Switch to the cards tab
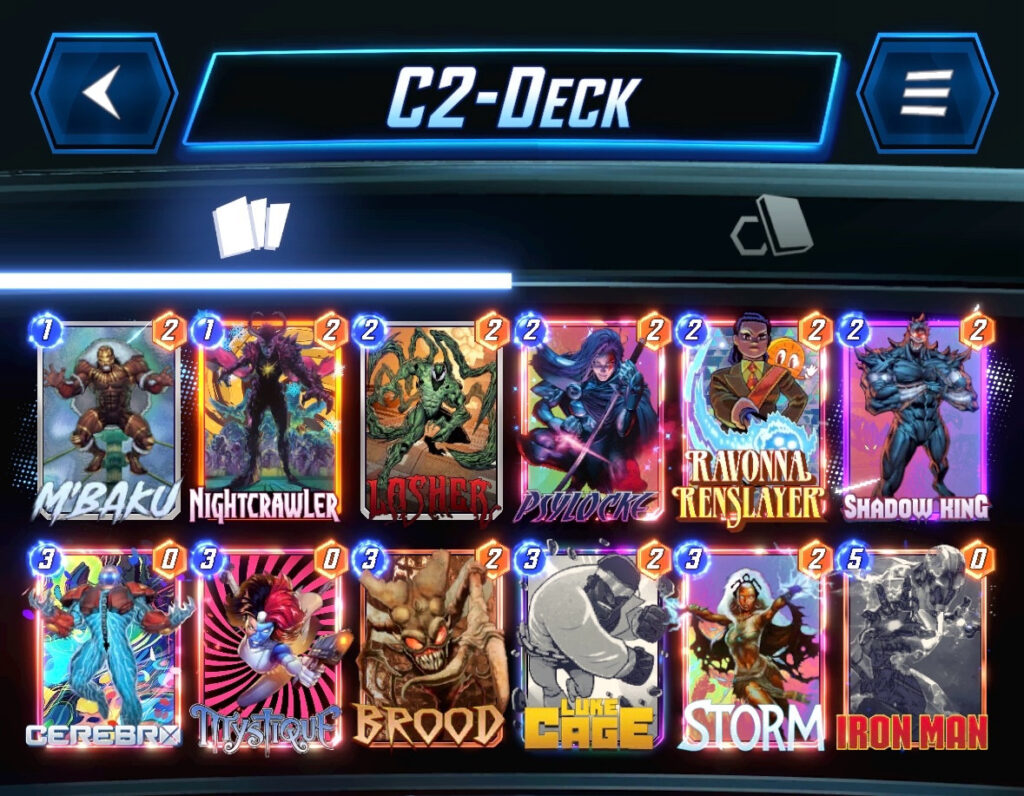The image size is (1024, 796). pyautogui.click(x=251, y=226)
